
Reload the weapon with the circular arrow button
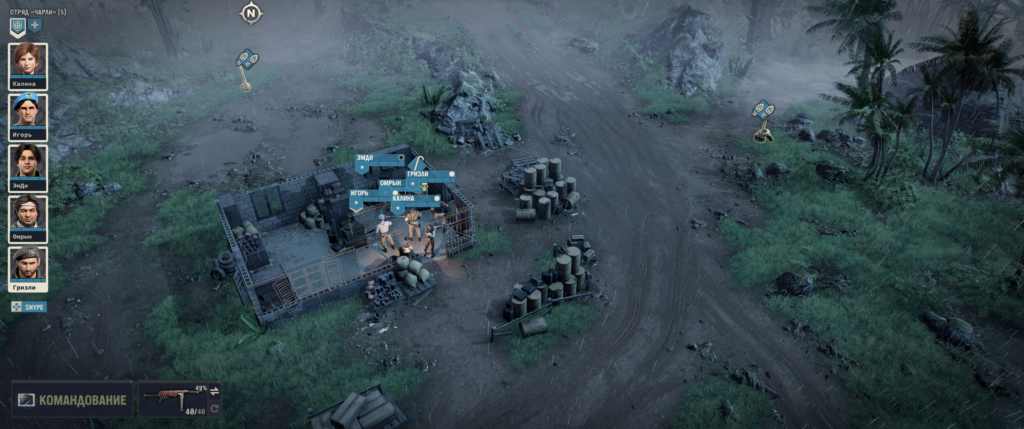(214, 408)
